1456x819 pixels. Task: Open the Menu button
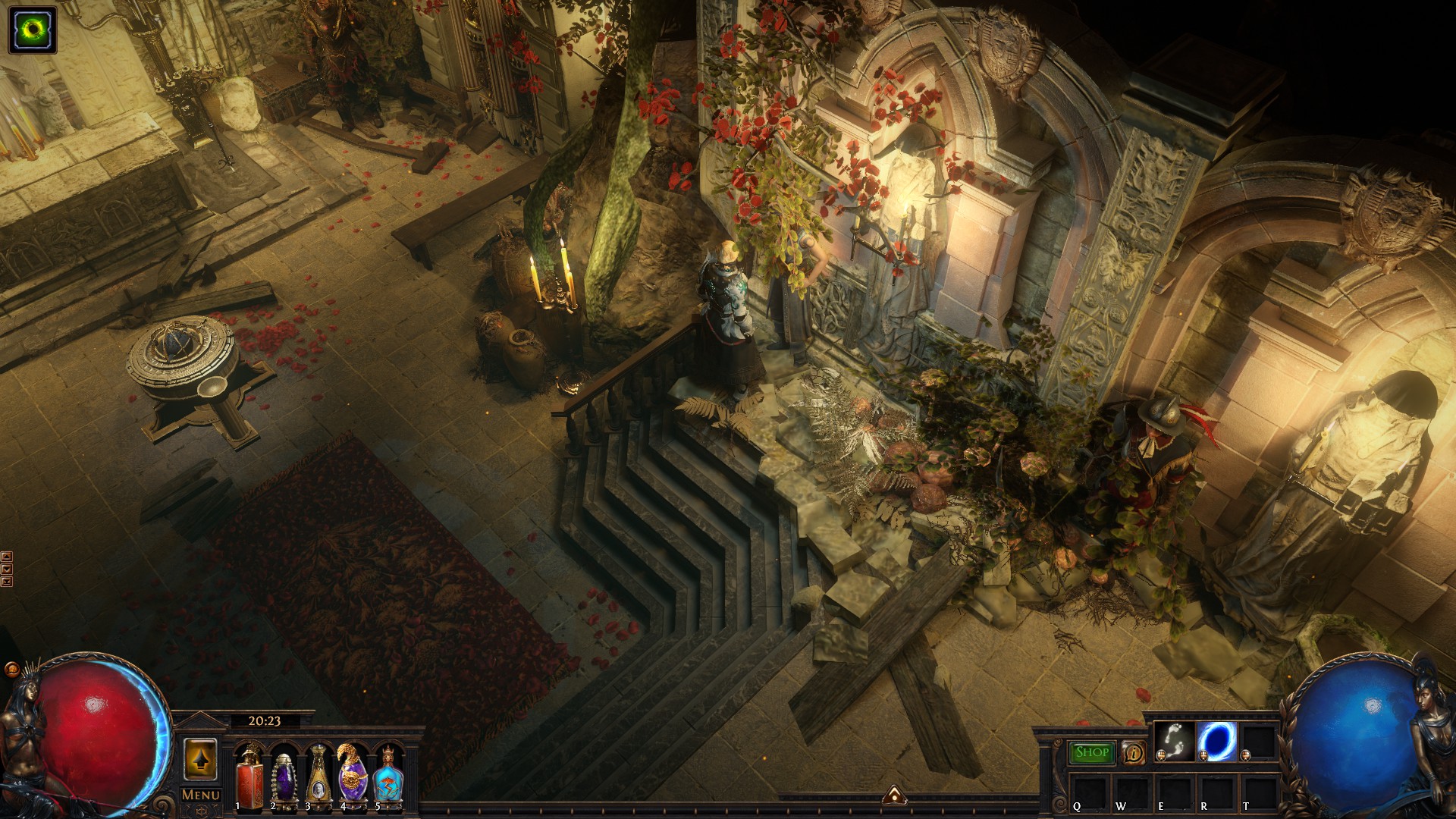click(200, 795)
